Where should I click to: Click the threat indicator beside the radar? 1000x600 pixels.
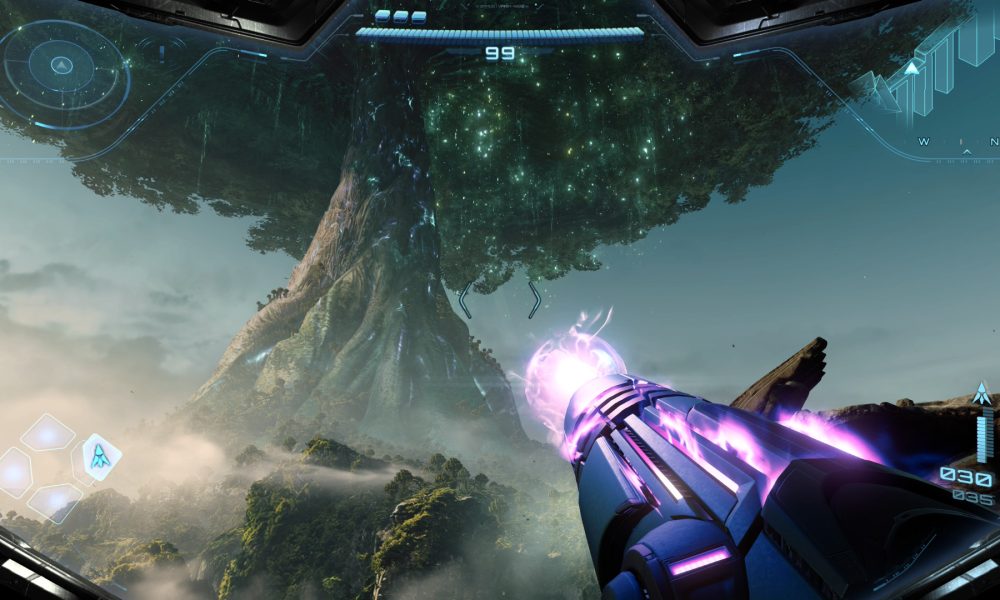click(x=160, y=50)
